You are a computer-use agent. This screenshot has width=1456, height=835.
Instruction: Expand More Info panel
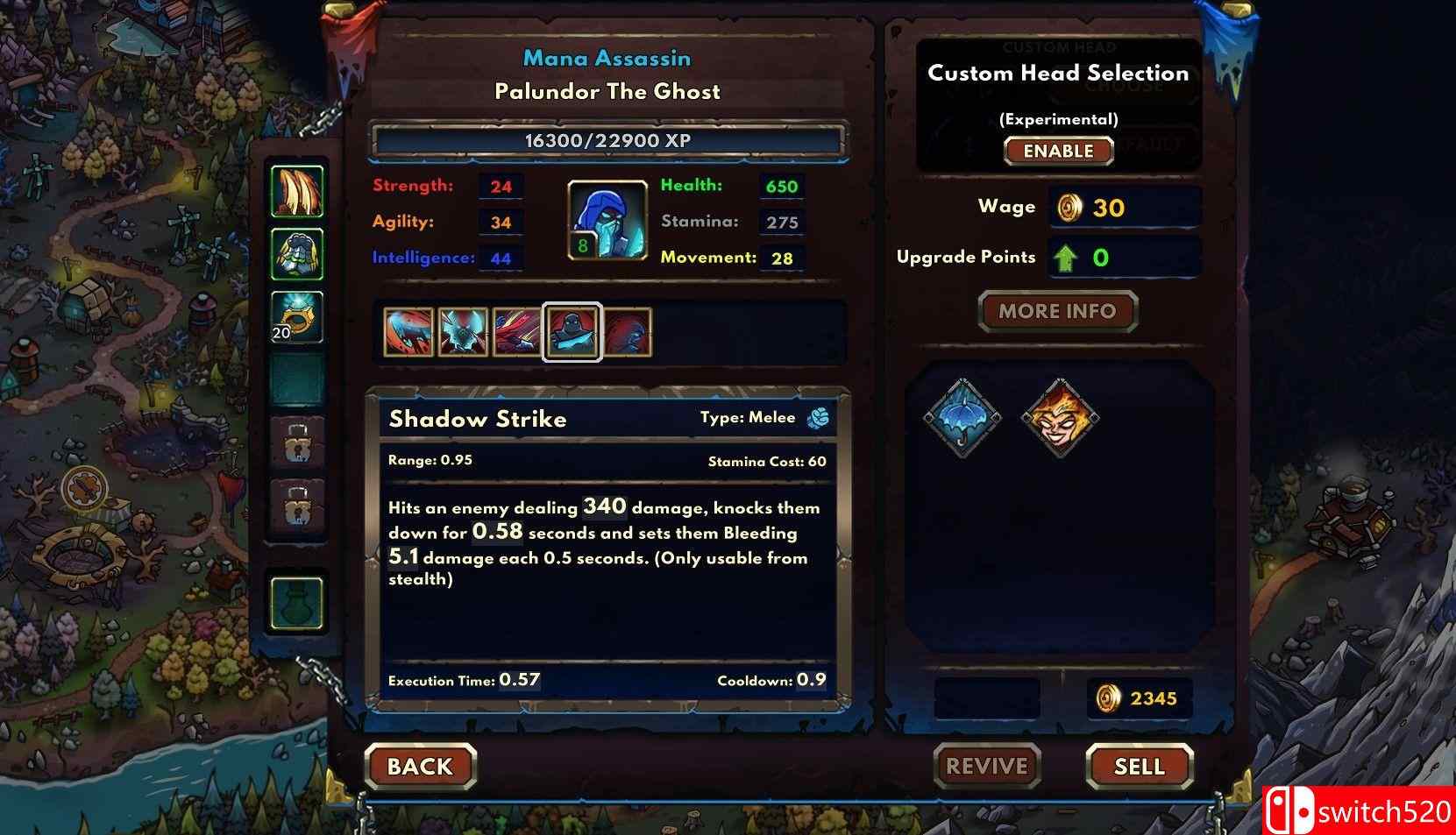tap(1056, 311)
